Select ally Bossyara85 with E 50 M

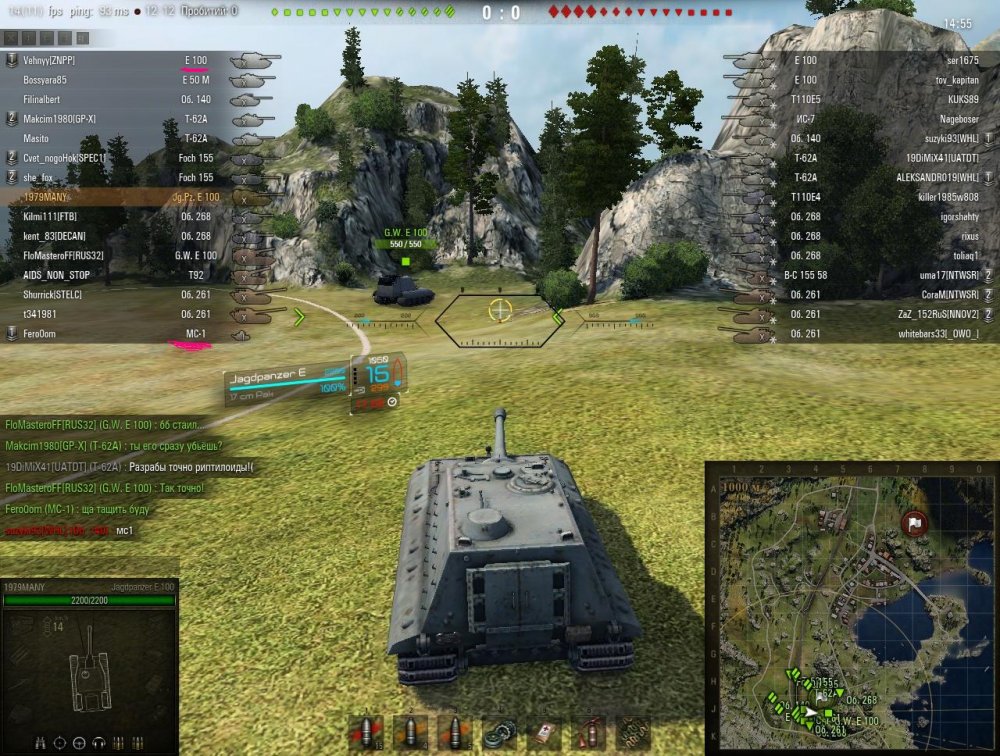(45, 80)
